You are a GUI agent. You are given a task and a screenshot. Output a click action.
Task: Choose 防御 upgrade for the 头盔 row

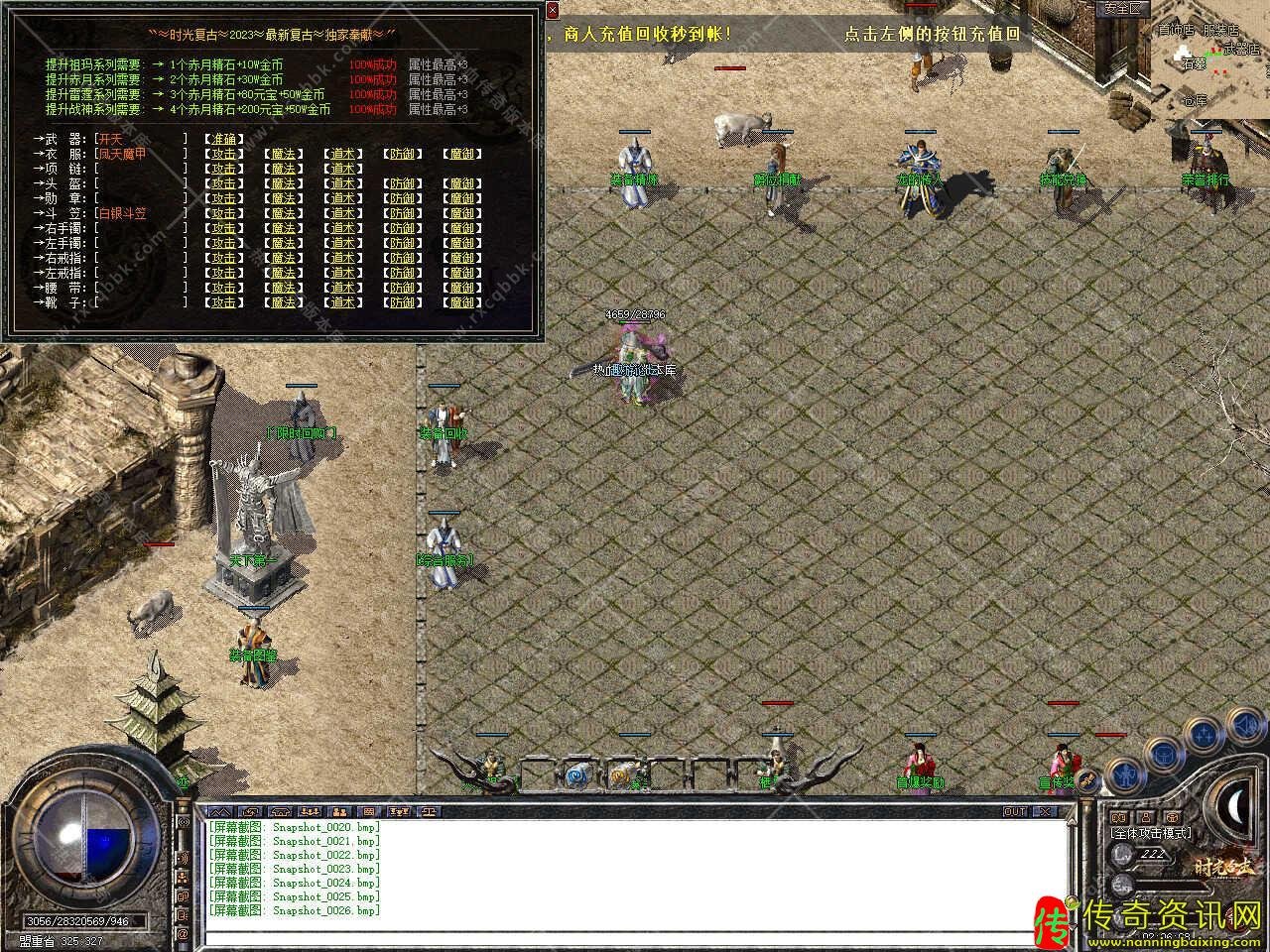(x=402, y=183)
